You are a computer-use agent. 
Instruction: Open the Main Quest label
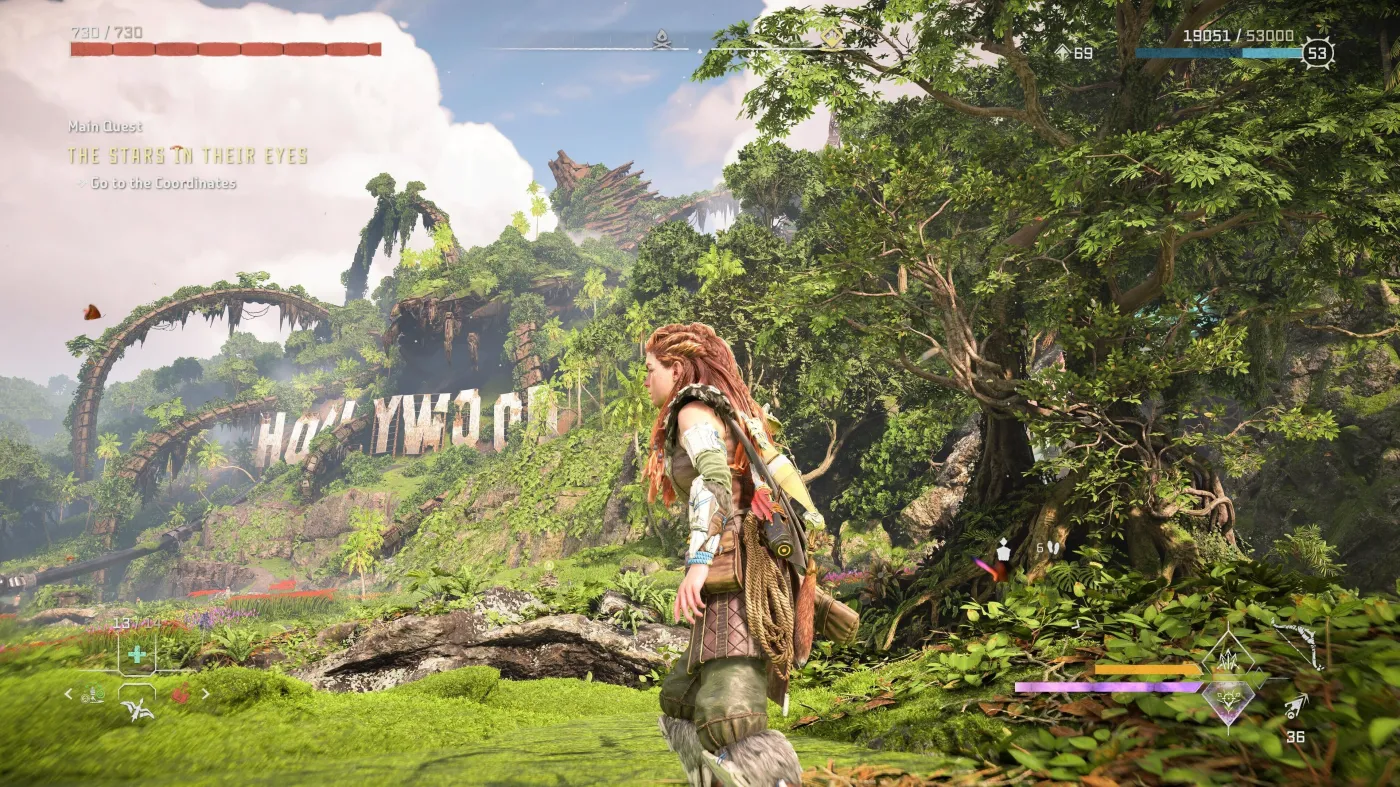tap(105, 127)
